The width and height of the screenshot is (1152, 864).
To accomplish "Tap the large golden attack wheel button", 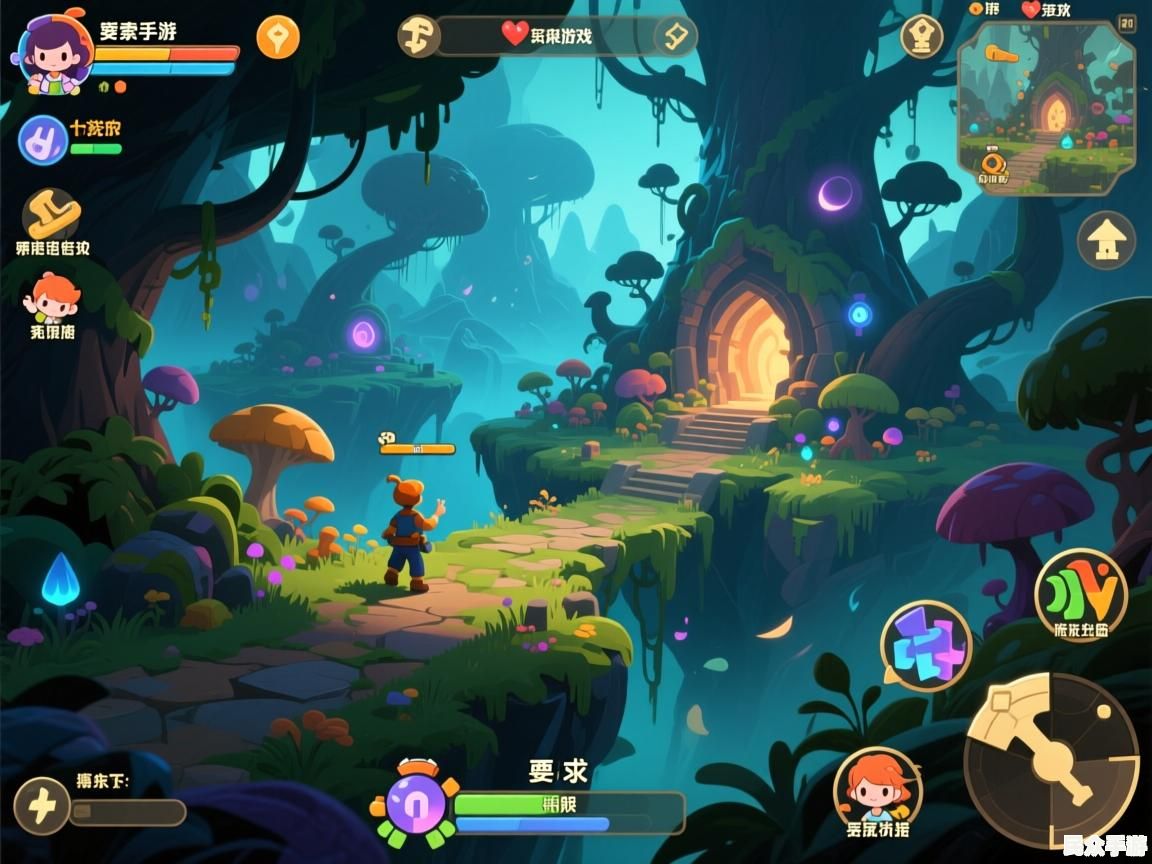I will [1050, 760].
